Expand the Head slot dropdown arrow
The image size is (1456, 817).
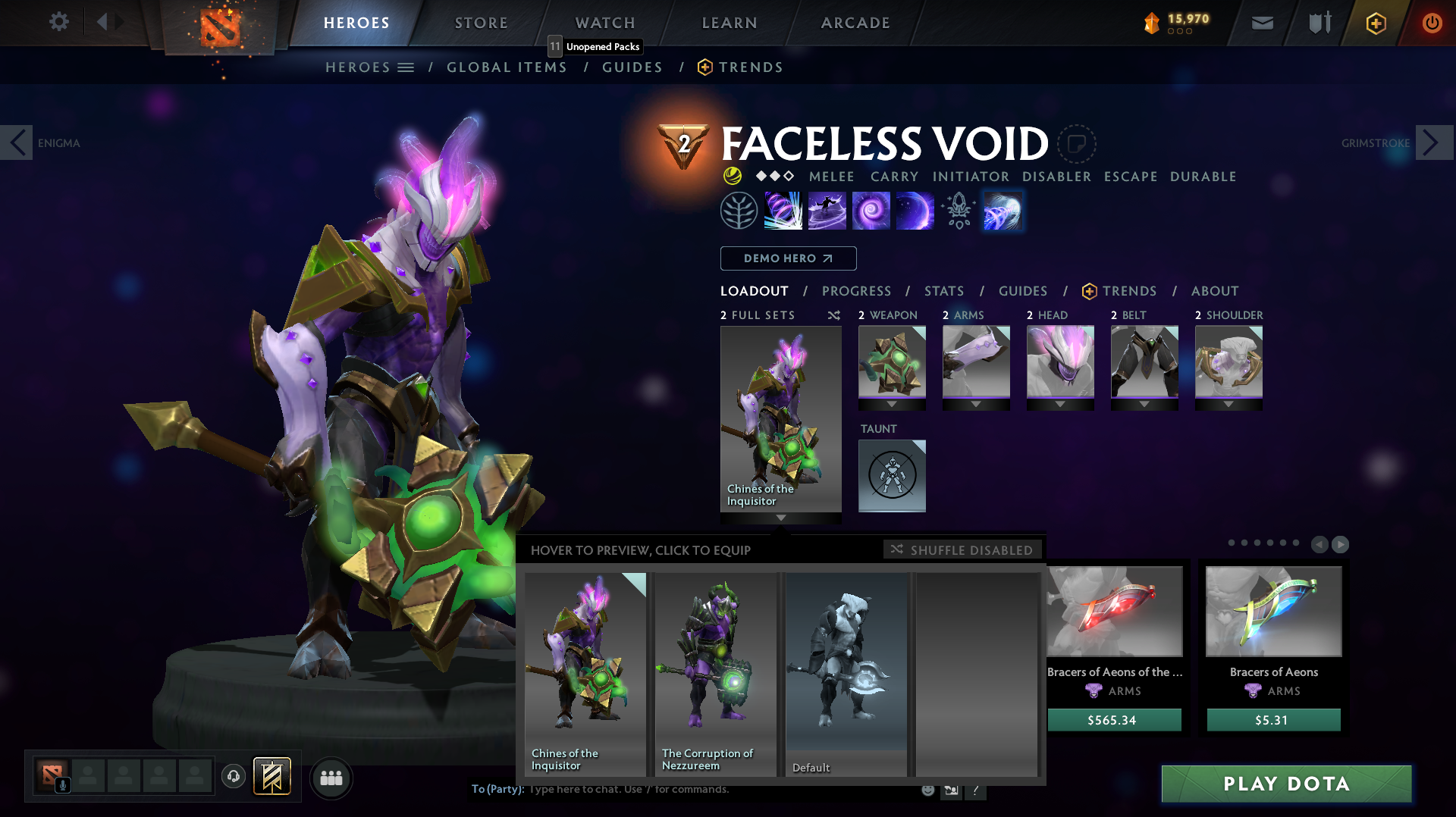[1060, 404]
